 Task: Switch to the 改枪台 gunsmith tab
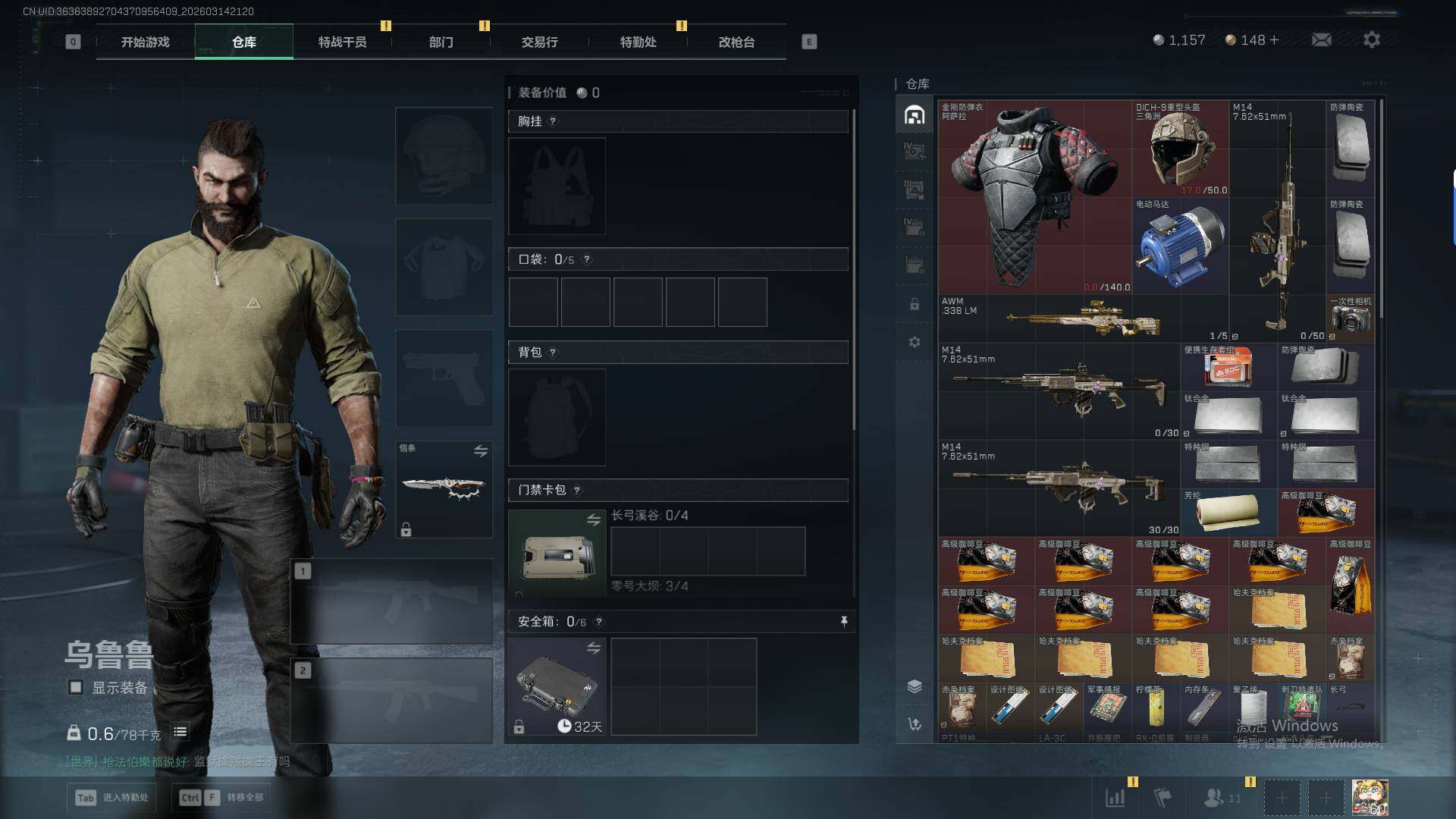736,42
